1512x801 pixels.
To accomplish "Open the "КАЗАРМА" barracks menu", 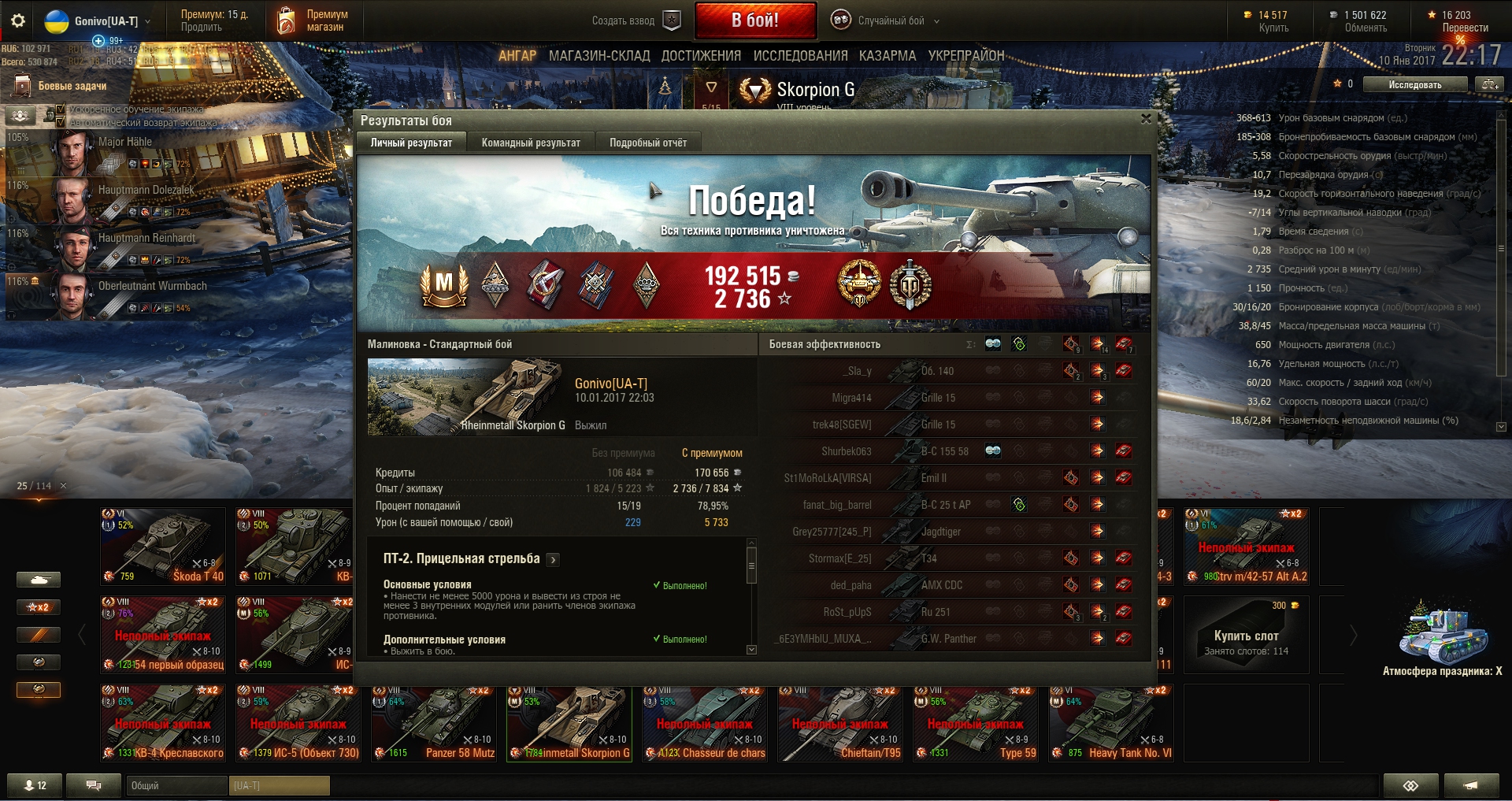I will pos(887,56).
